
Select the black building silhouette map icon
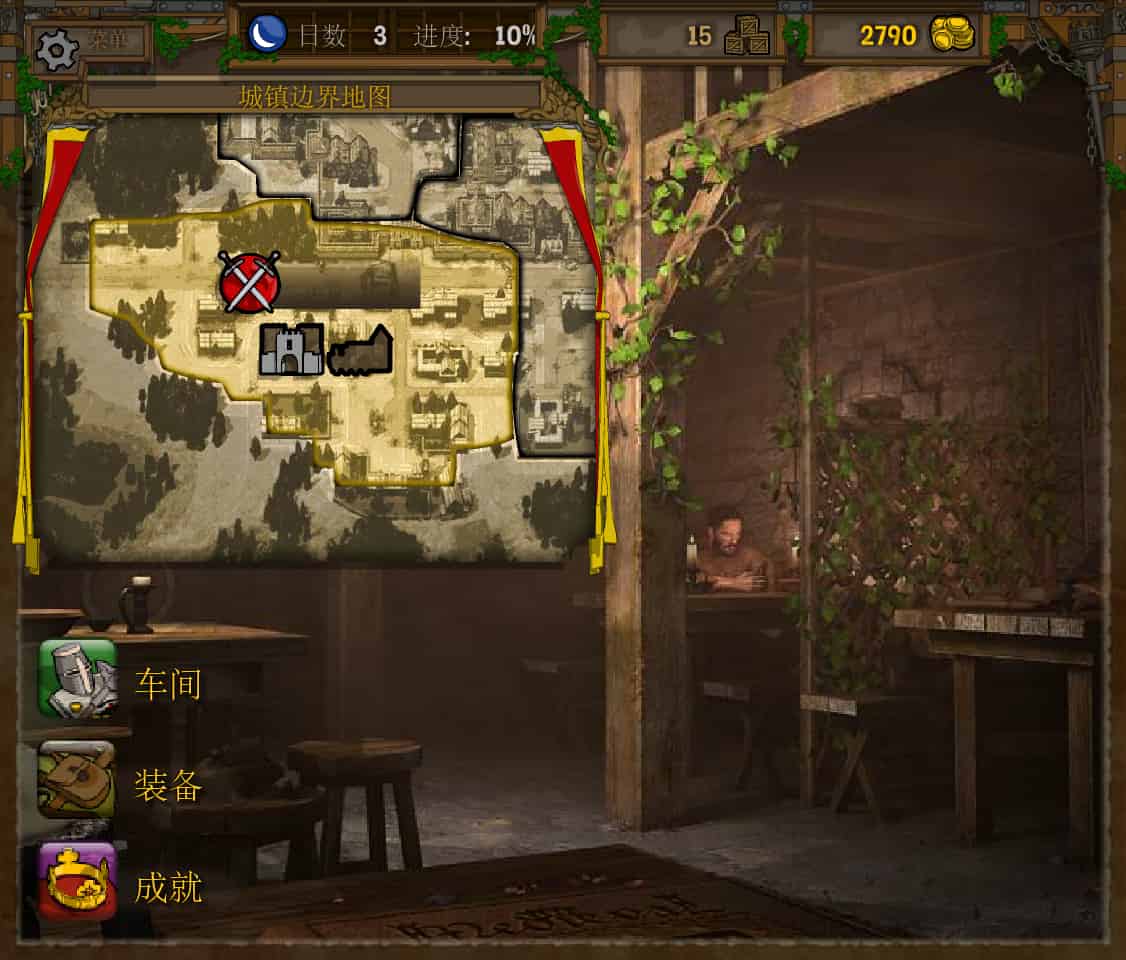(360, 351)
